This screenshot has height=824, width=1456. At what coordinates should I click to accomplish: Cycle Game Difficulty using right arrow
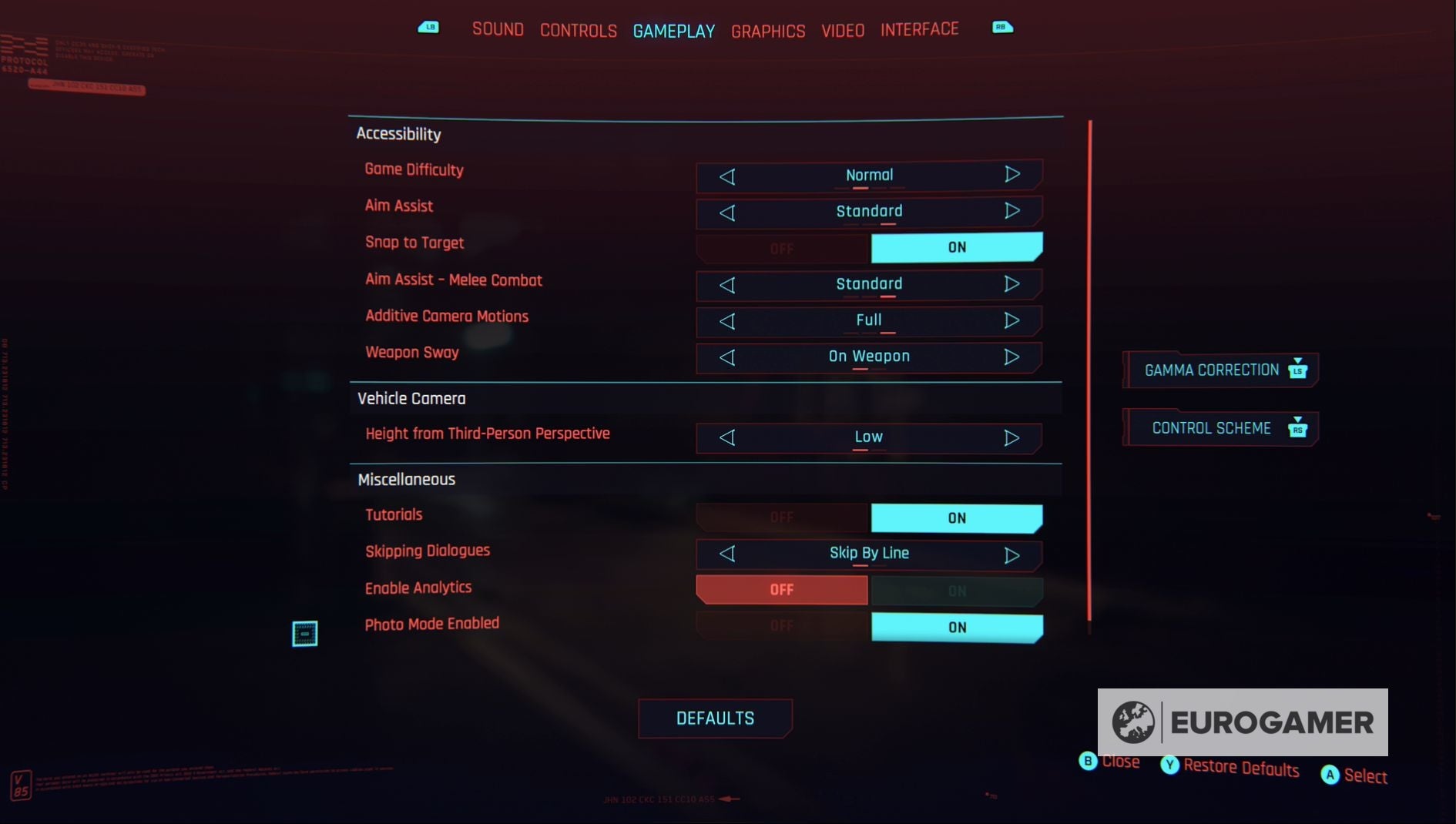point(1012,175)
